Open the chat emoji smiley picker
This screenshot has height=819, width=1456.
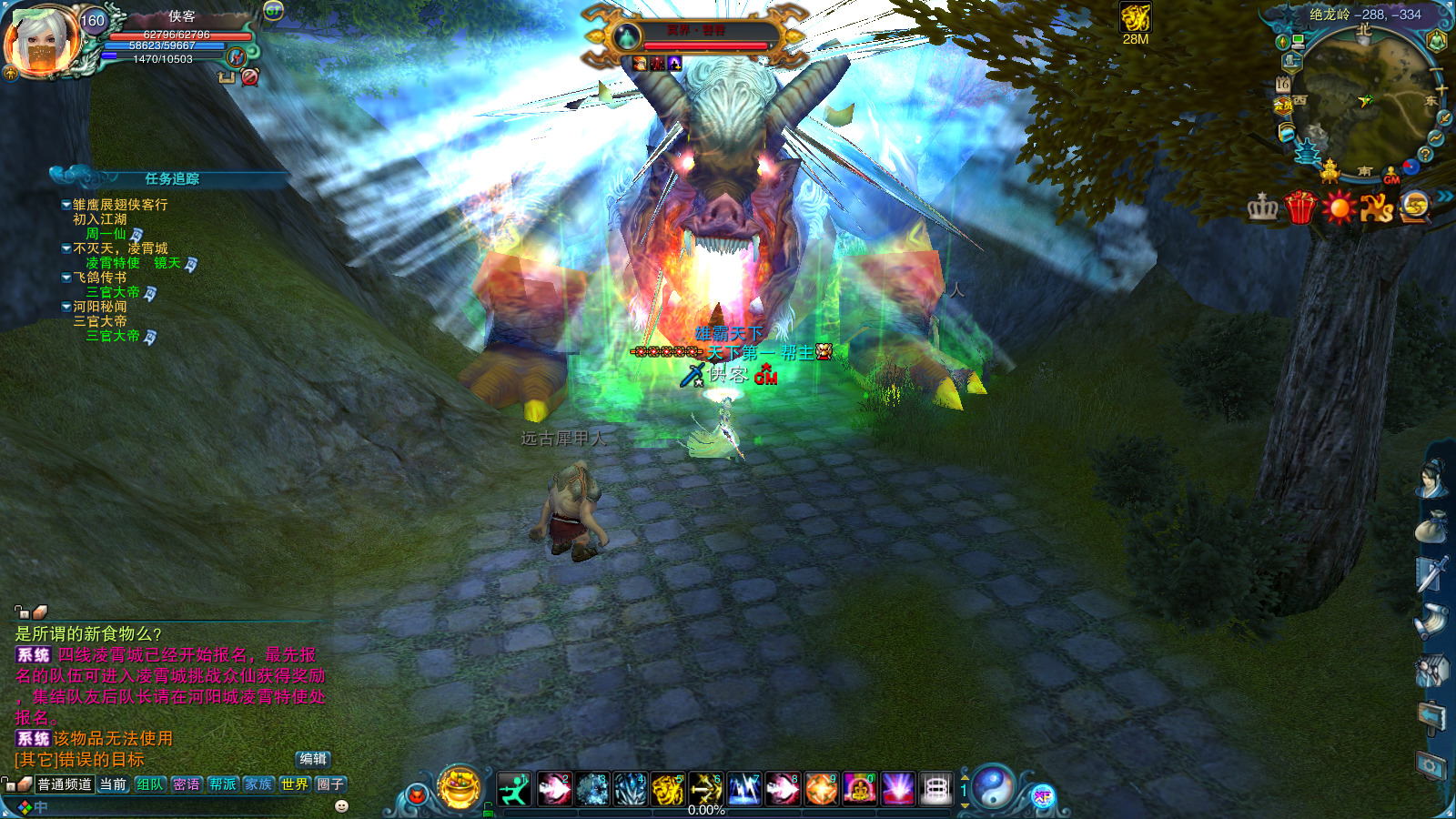(342, 806)
